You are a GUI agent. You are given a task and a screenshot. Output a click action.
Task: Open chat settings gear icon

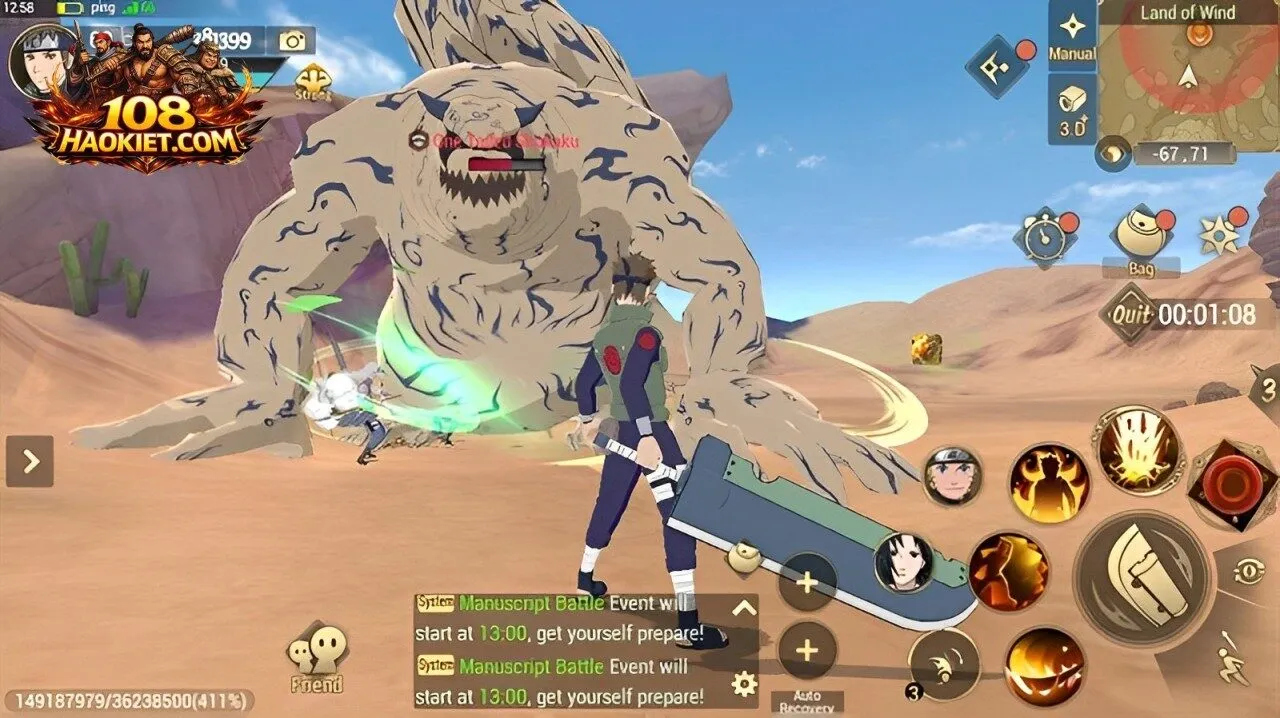coord(743,684)
